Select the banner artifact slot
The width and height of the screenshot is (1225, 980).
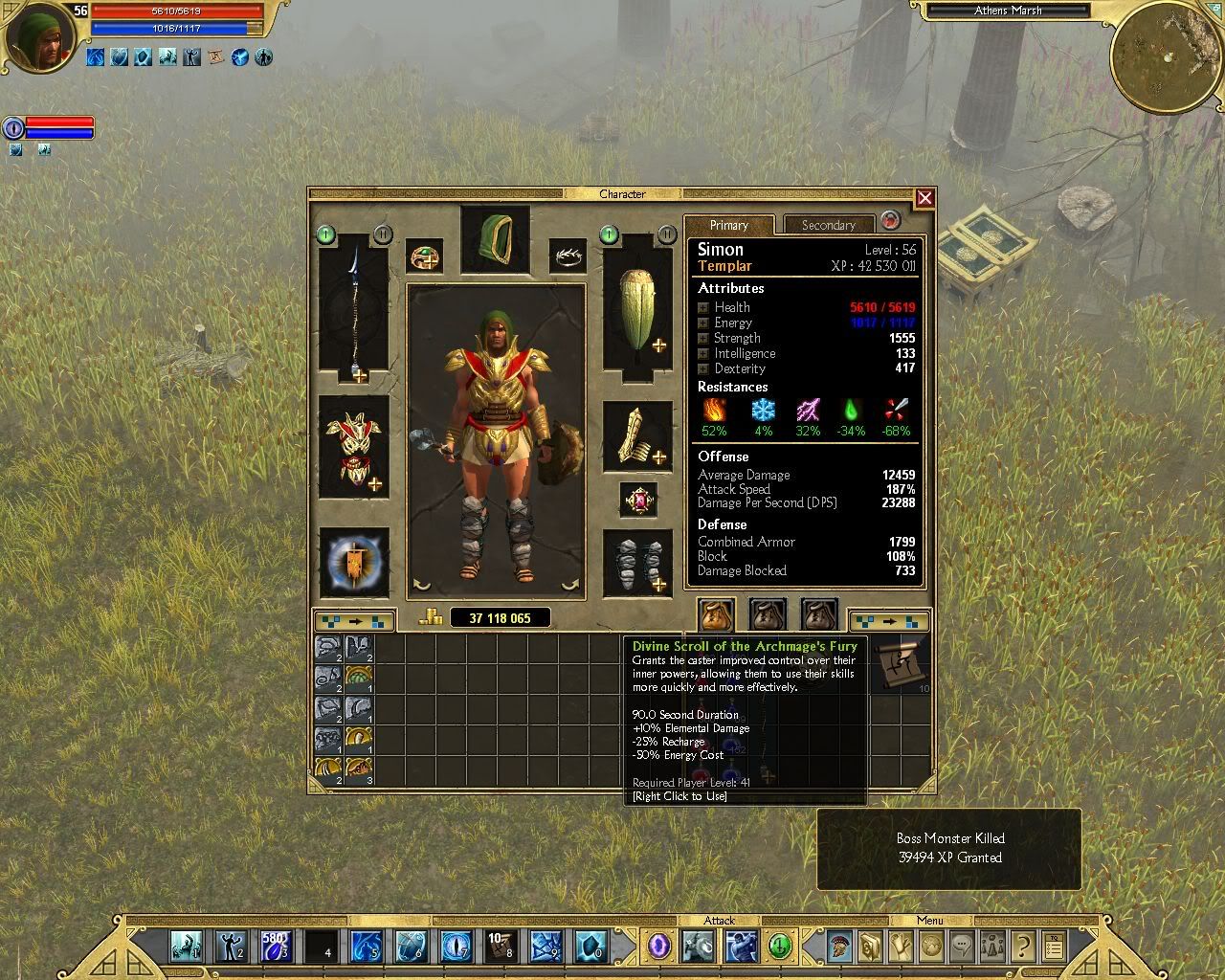pos(353,563)
